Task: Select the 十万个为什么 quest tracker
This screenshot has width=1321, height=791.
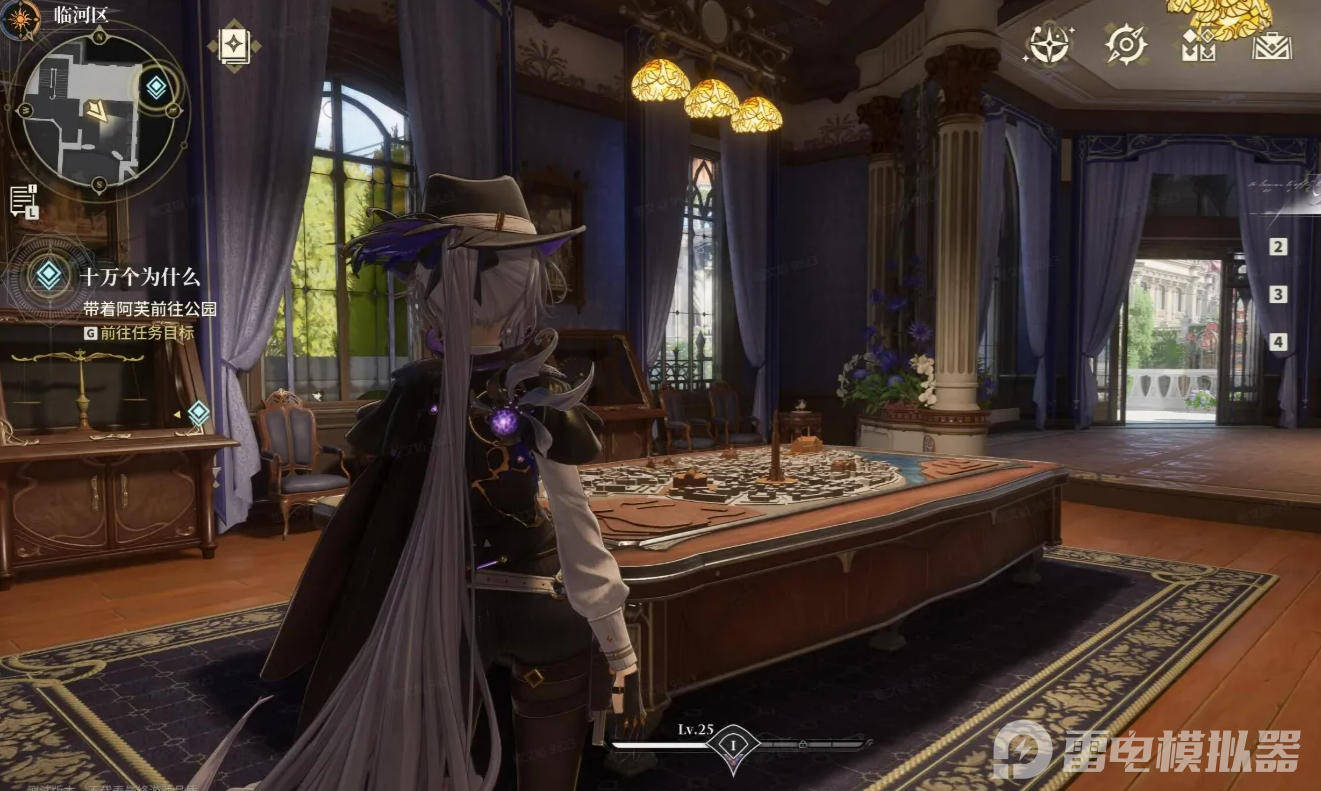Action: pos(140,277)
